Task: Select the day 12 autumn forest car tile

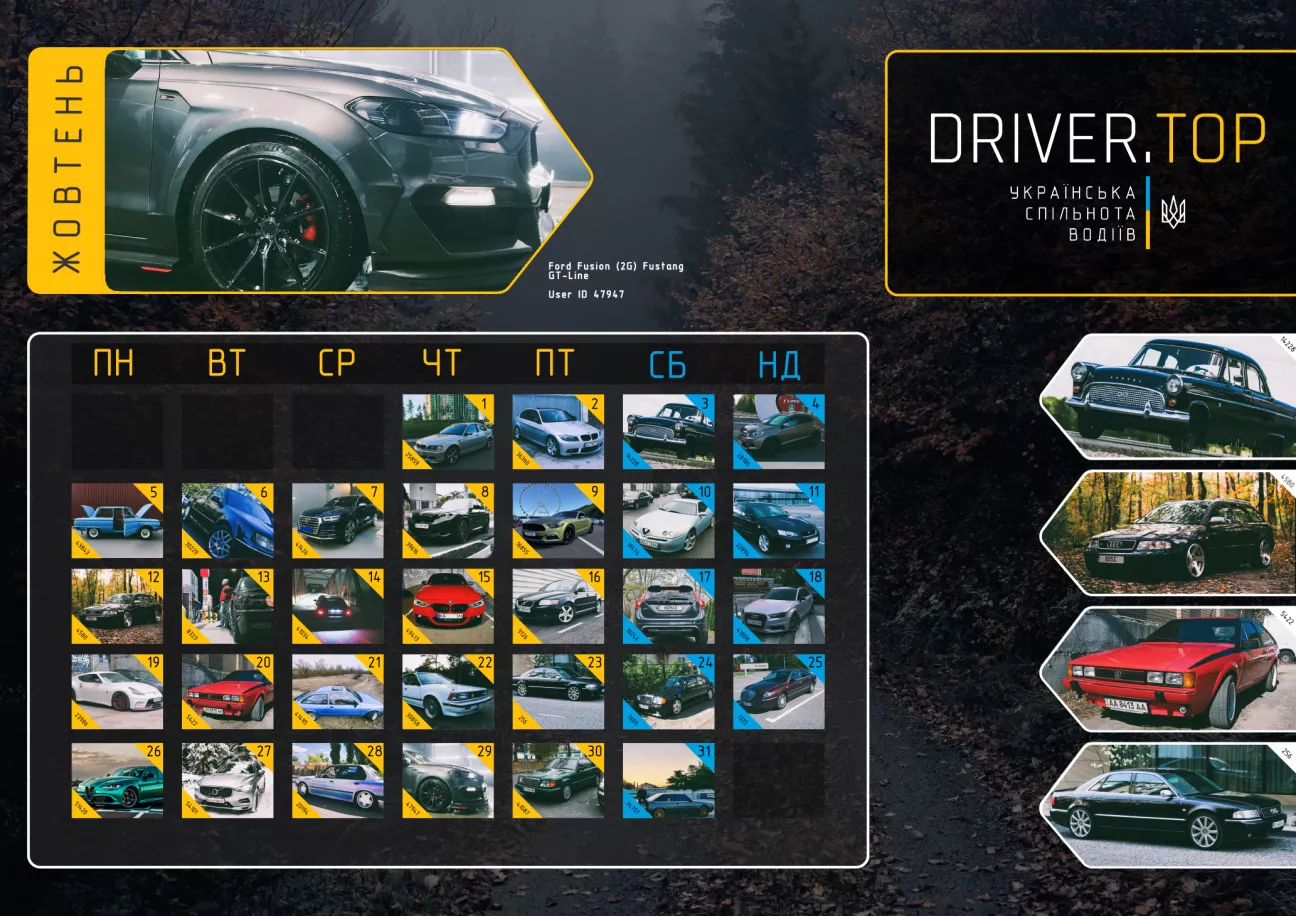Action: coord(117,606)
